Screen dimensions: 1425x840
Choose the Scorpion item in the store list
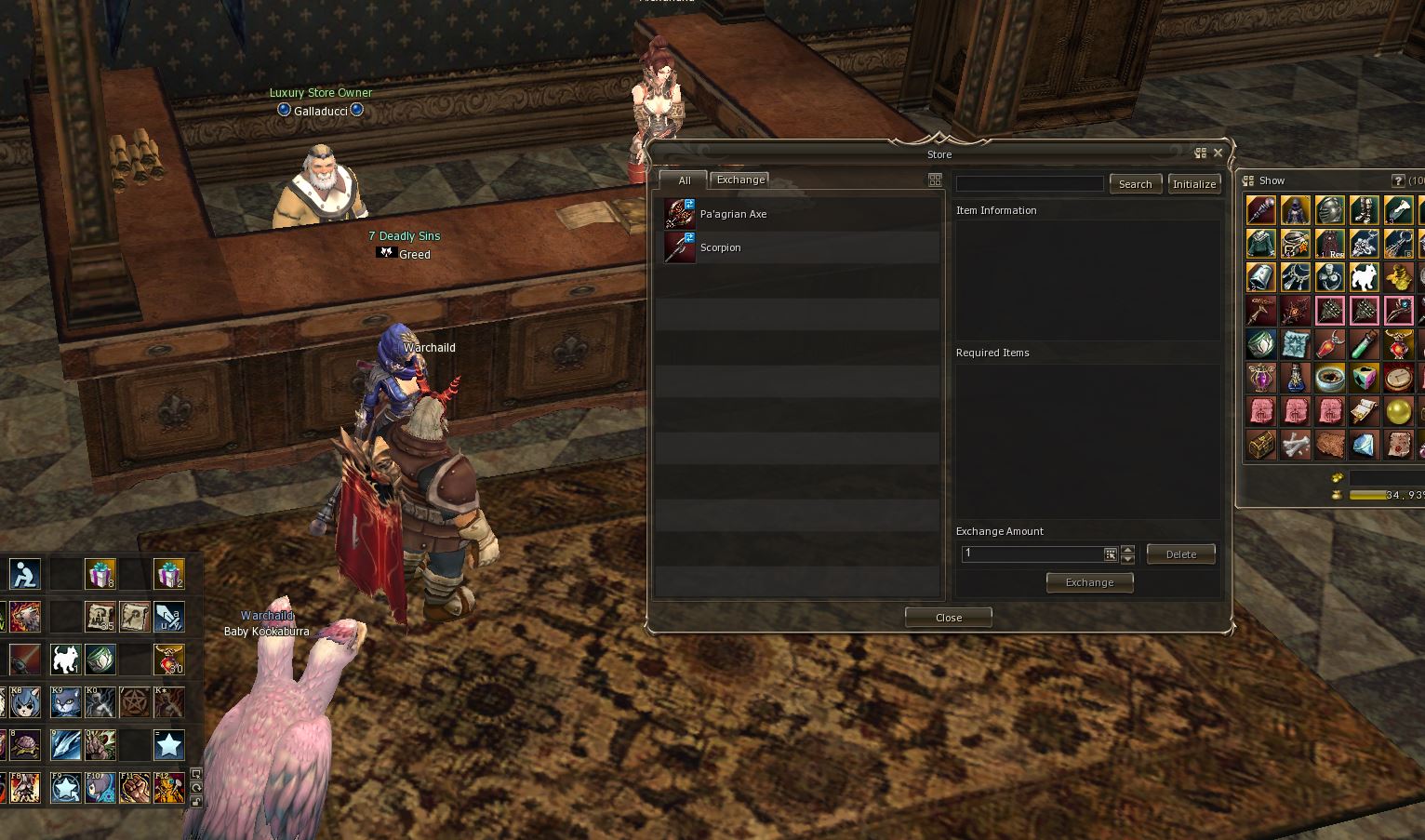pos(720,247)
